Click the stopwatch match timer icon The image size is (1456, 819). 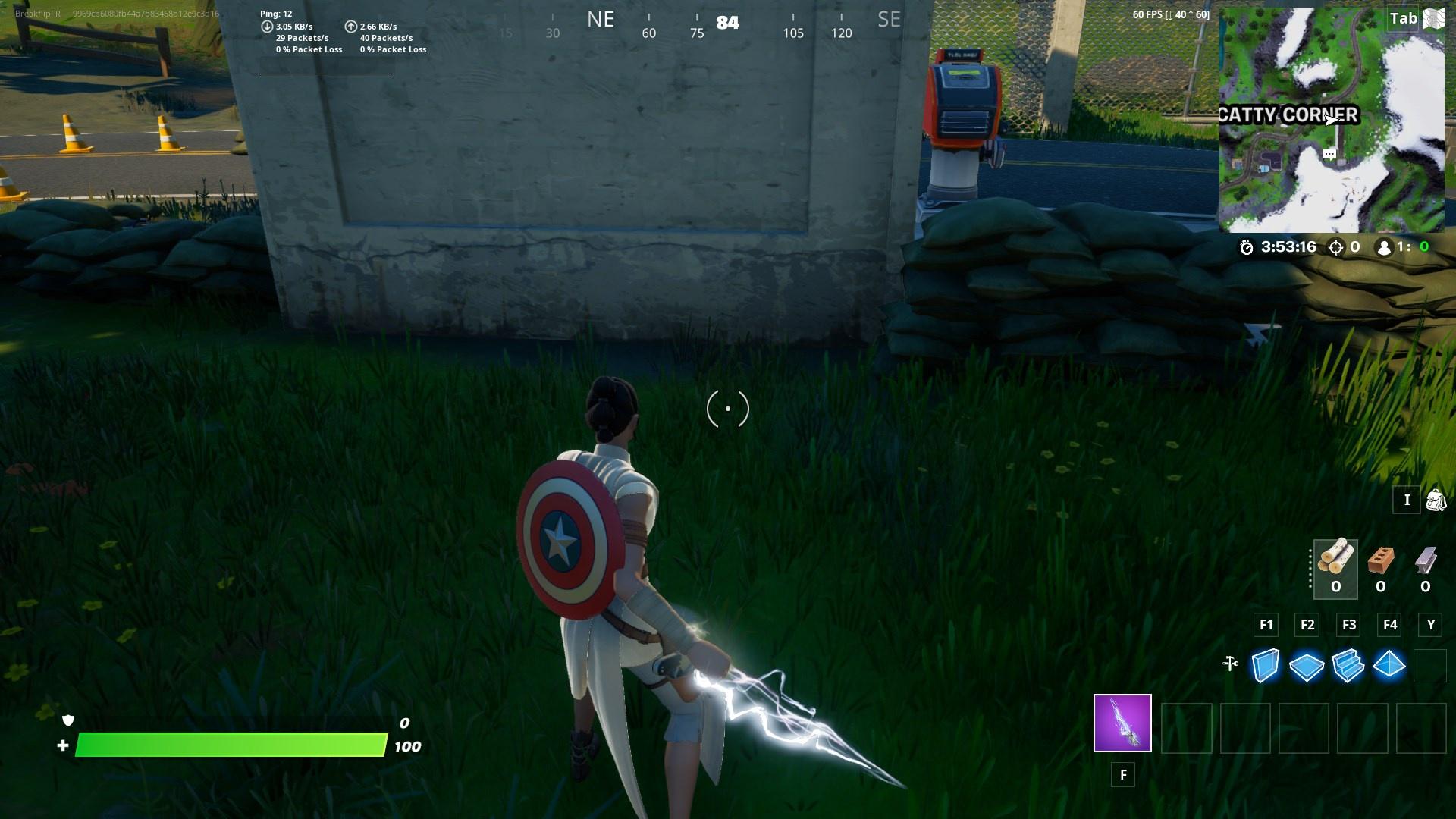click(1248, 245)
